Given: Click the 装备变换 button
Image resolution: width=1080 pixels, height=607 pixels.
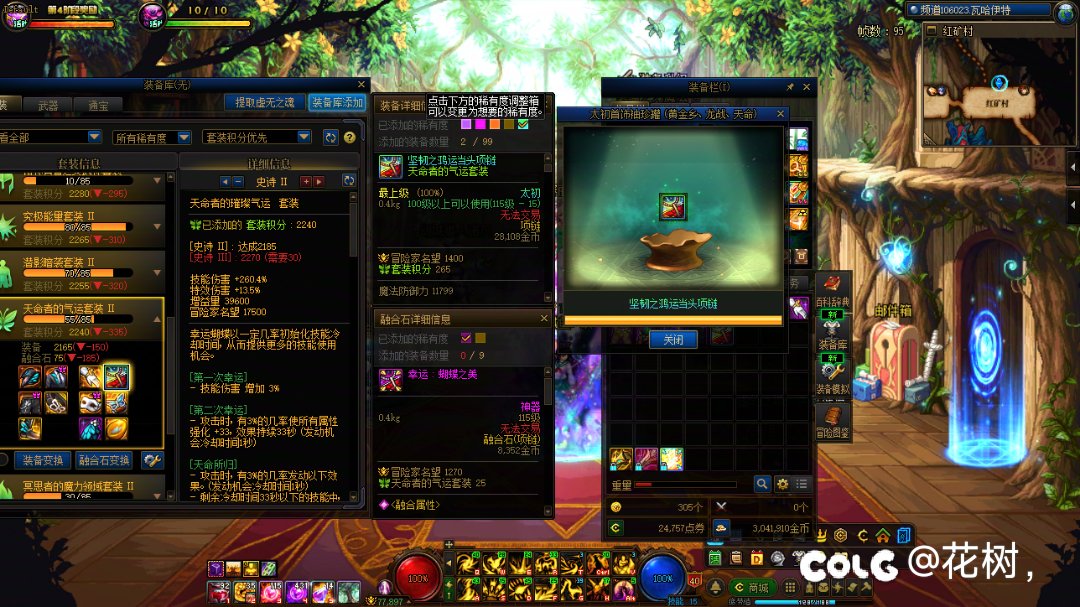Looking at the screenshot, I should 41,460.
